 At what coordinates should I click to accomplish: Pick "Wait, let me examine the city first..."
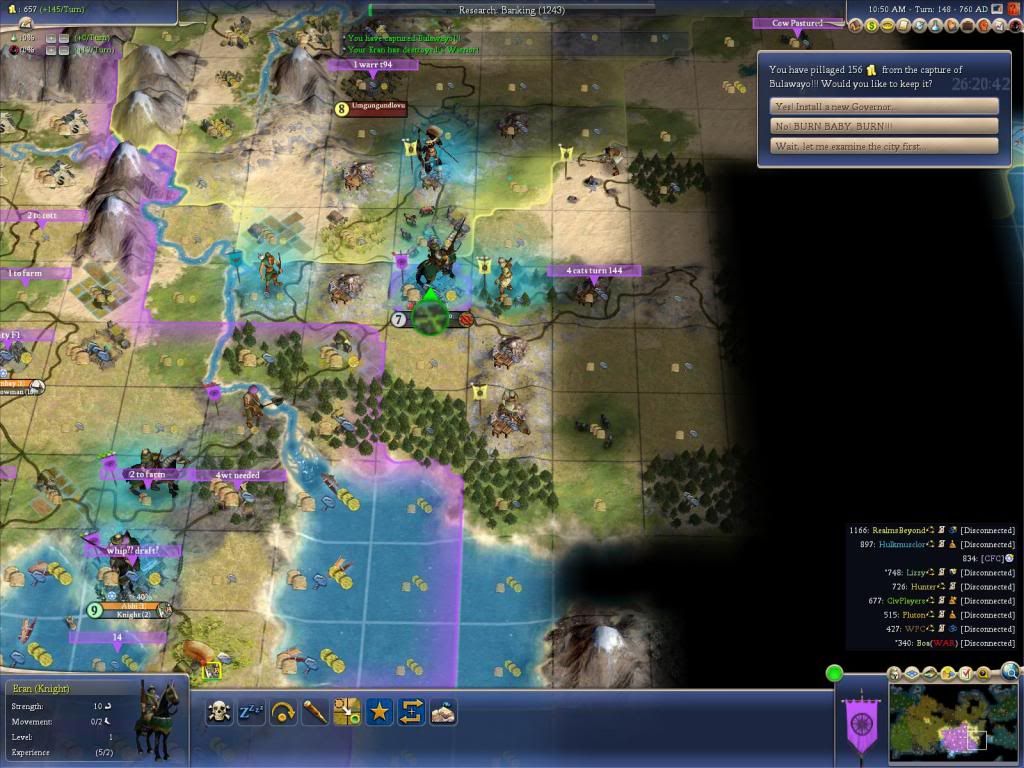[x=885, y=146]
